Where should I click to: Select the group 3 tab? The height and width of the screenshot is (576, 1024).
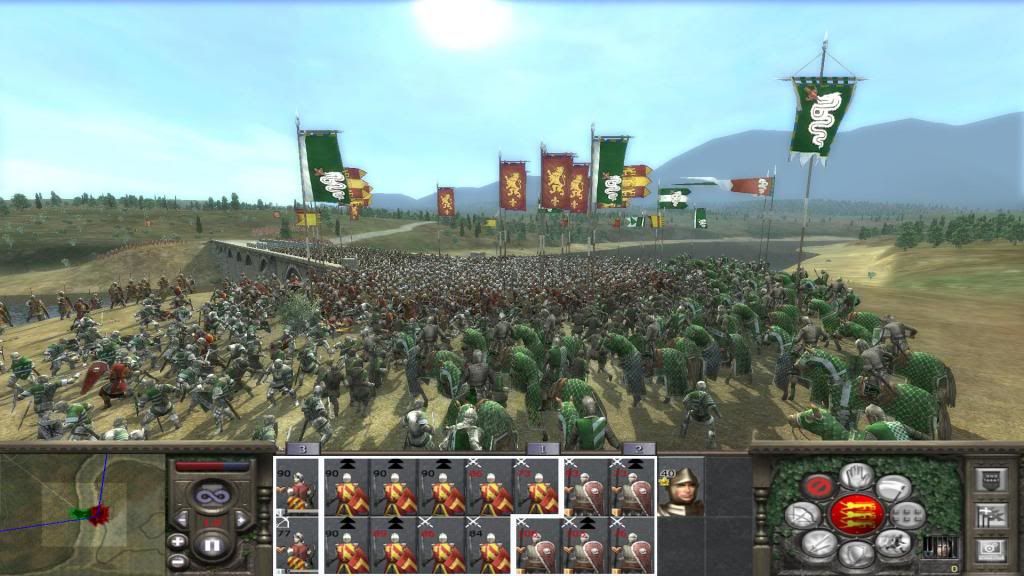(x=301, y=450)
